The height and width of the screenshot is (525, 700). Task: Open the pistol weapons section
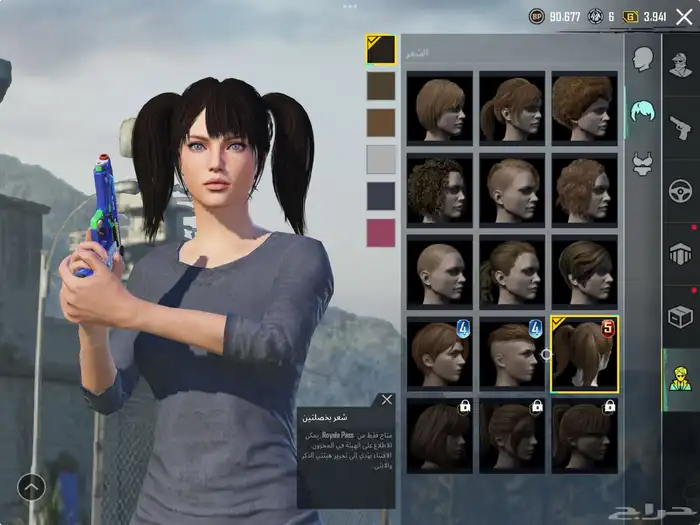pyautogui.click(x=681, y=126)
